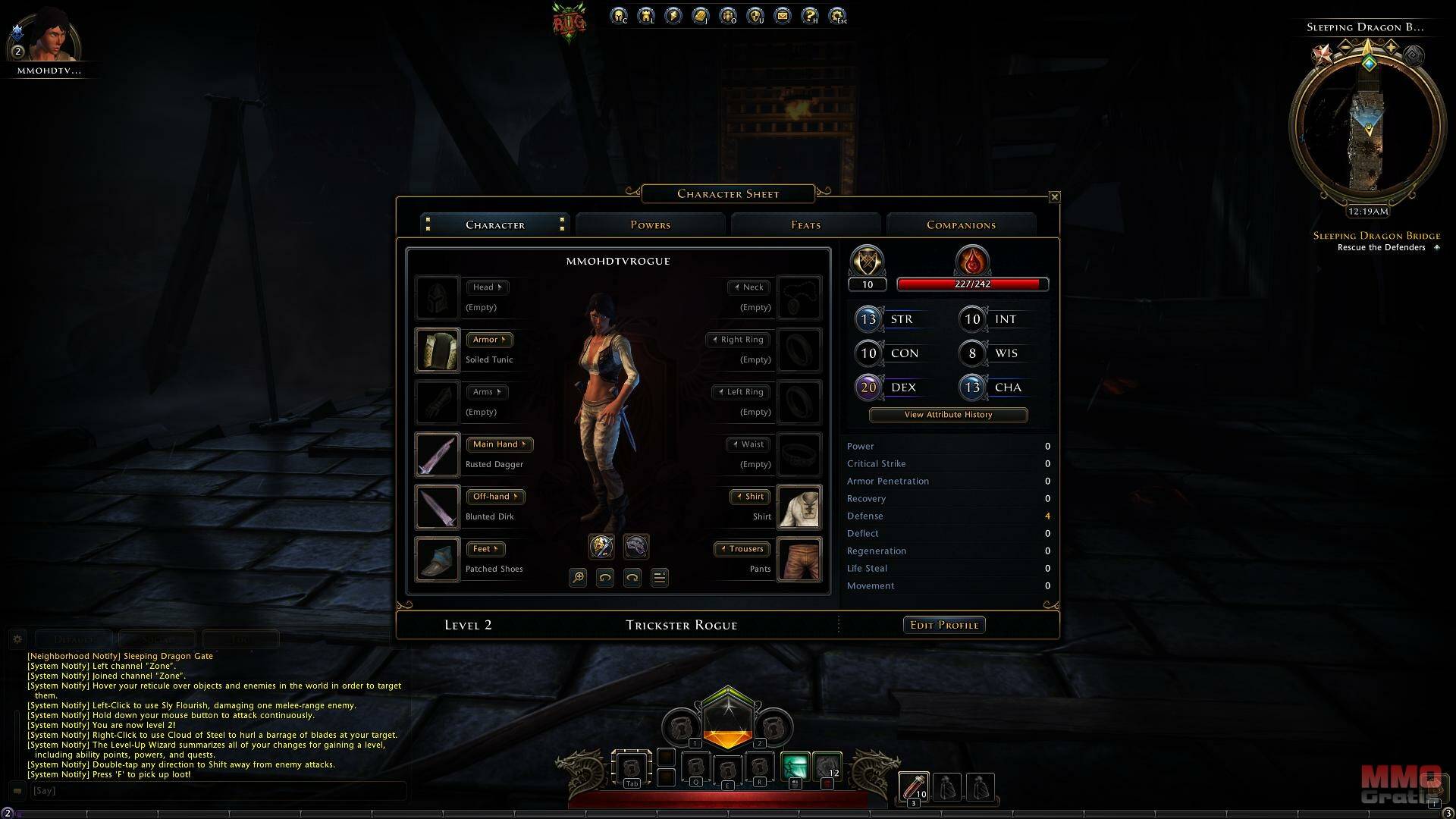Viewport: 1456px width, 819px height.
Task: Close the Character Sheet window
Action: [1054, 197]
